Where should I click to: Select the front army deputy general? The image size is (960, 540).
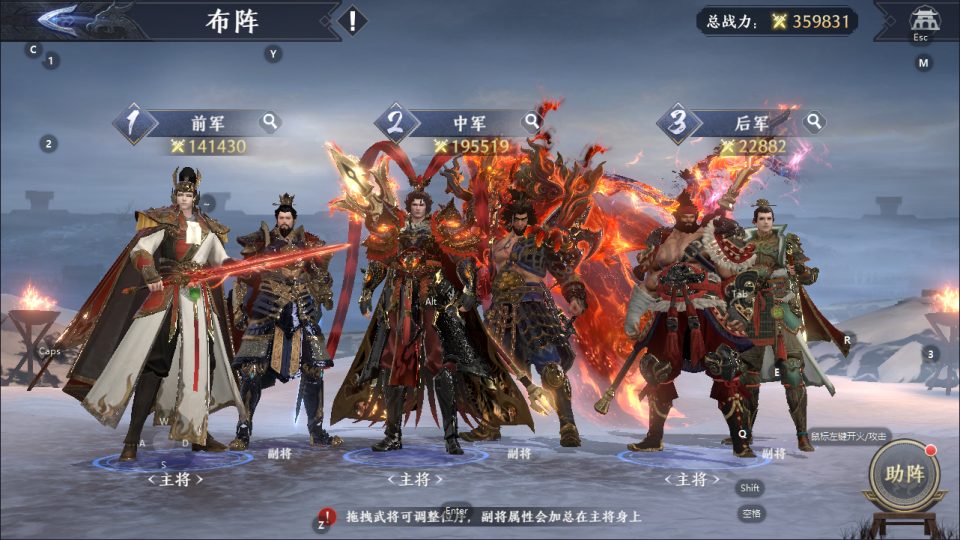[x=285, y=320]
